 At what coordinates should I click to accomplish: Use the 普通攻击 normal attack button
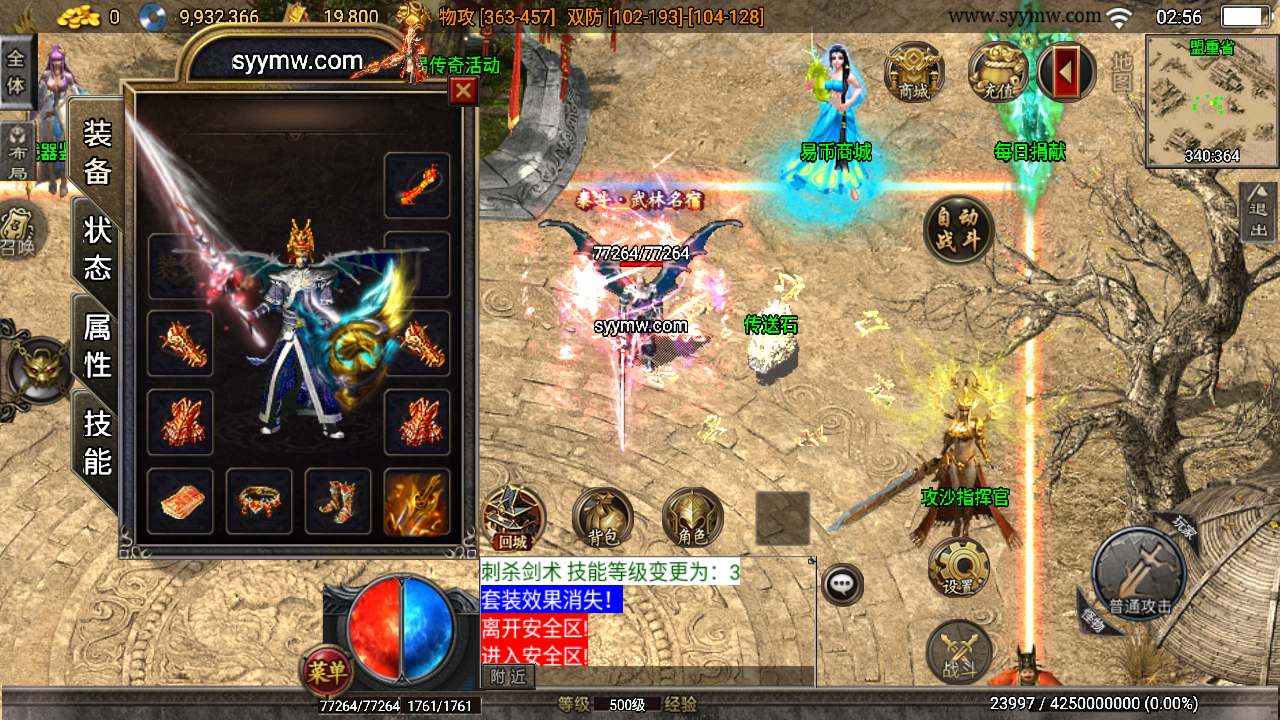pyautogui.click(x=1139, y=577)
